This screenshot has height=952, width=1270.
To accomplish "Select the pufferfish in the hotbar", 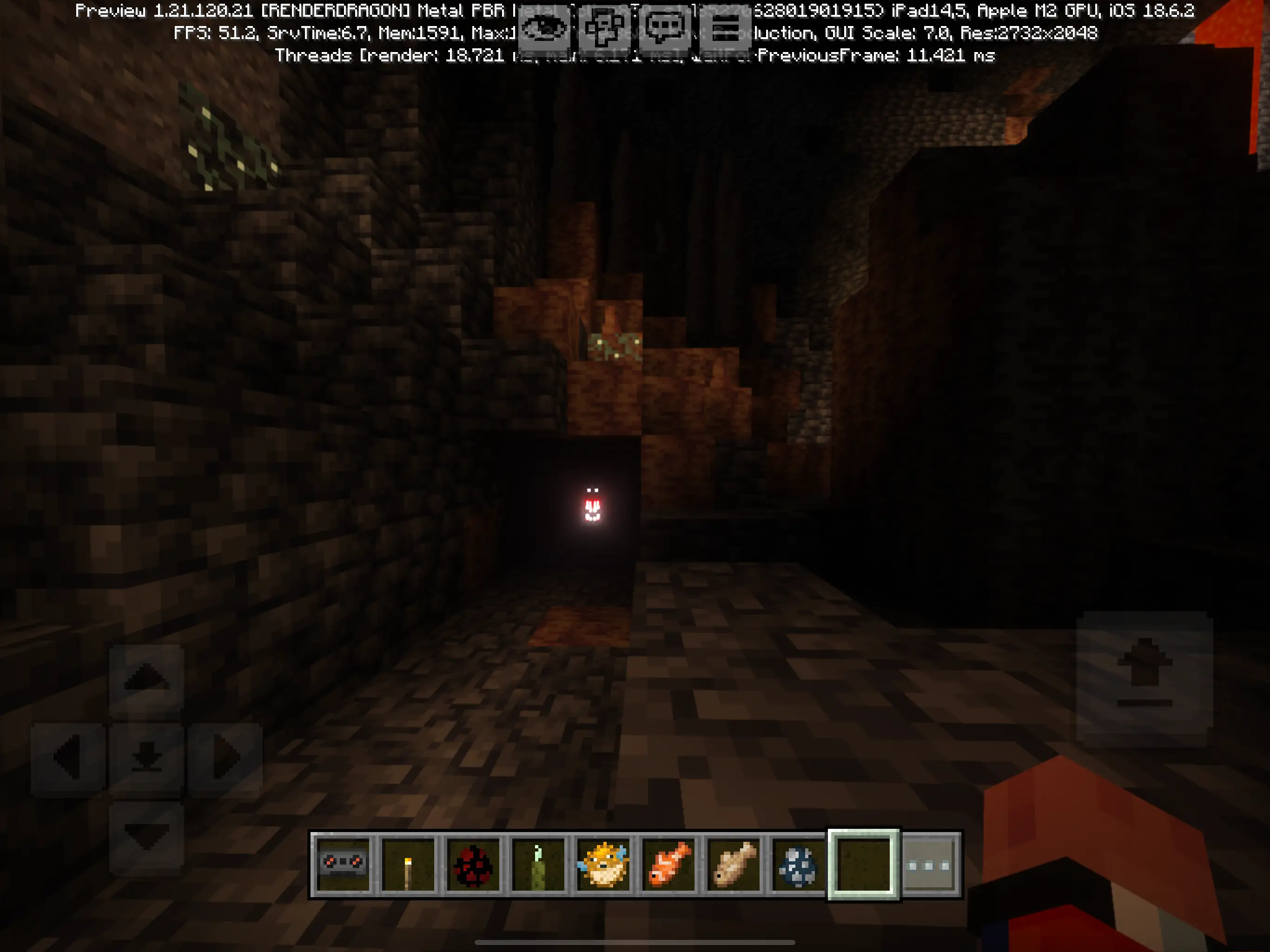I will click(x=603, y=864).
